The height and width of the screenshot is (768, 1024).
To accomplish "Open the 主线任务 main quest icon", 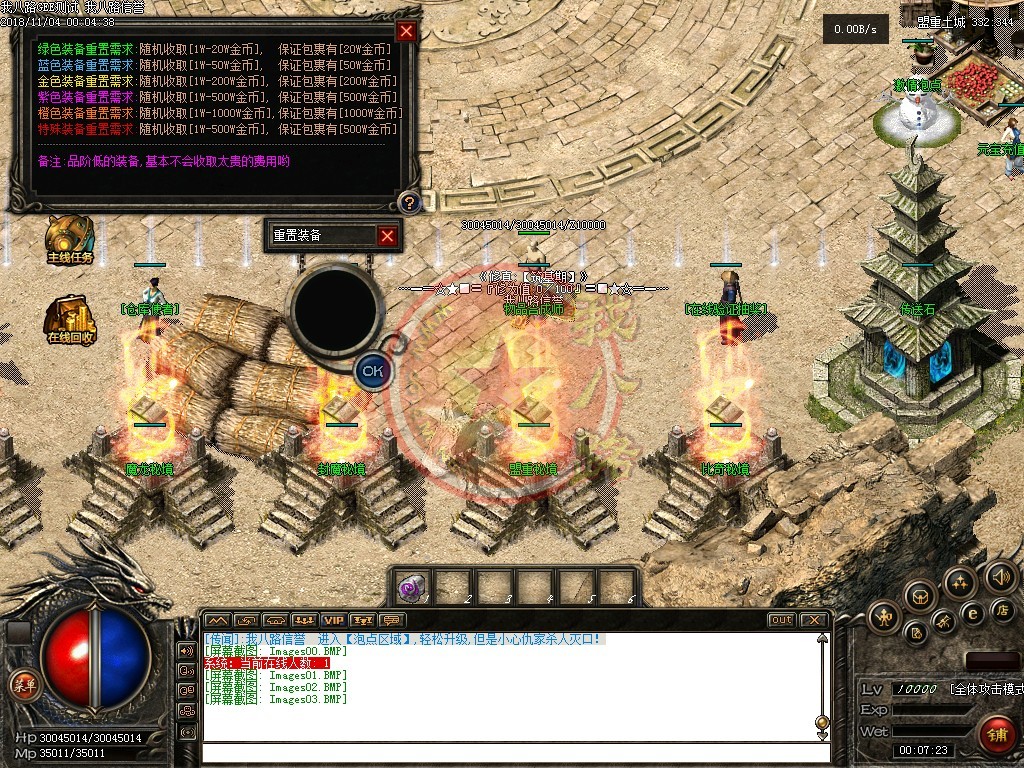I will point(70,238).
